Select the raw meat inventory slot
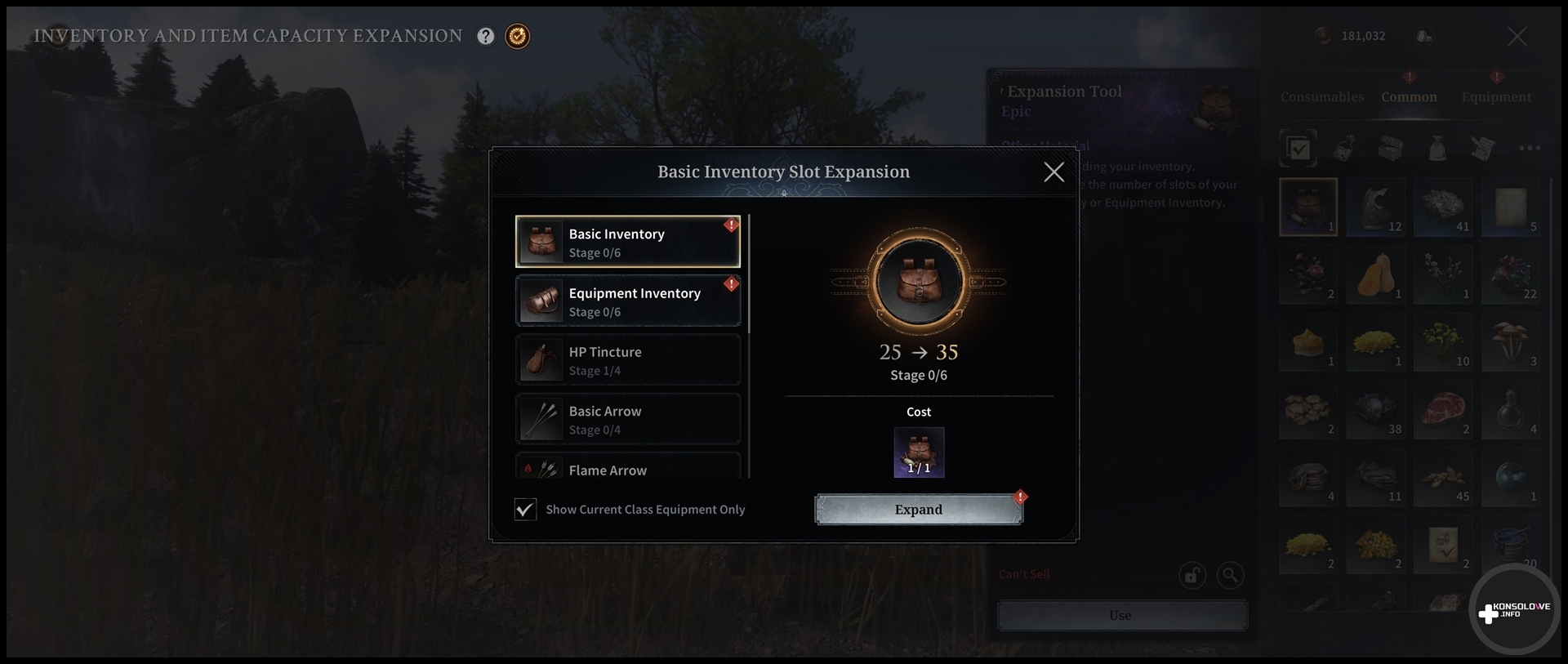The image size is (1568, 664). (1443, 411)
